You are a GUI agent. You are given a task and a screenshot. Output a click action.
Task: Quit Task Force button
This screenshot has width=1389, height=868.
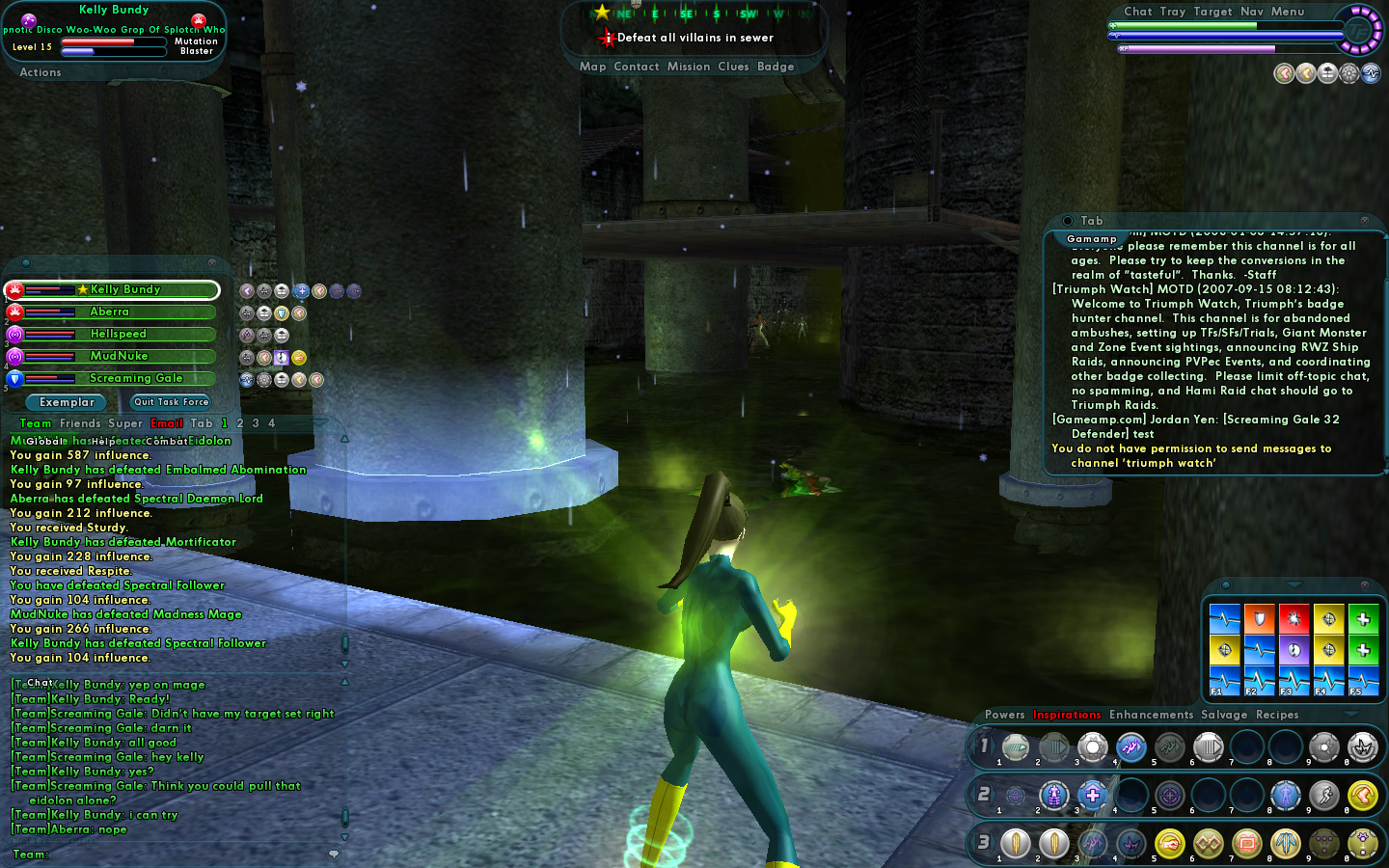pyautogui.click(x=171, y=402)
